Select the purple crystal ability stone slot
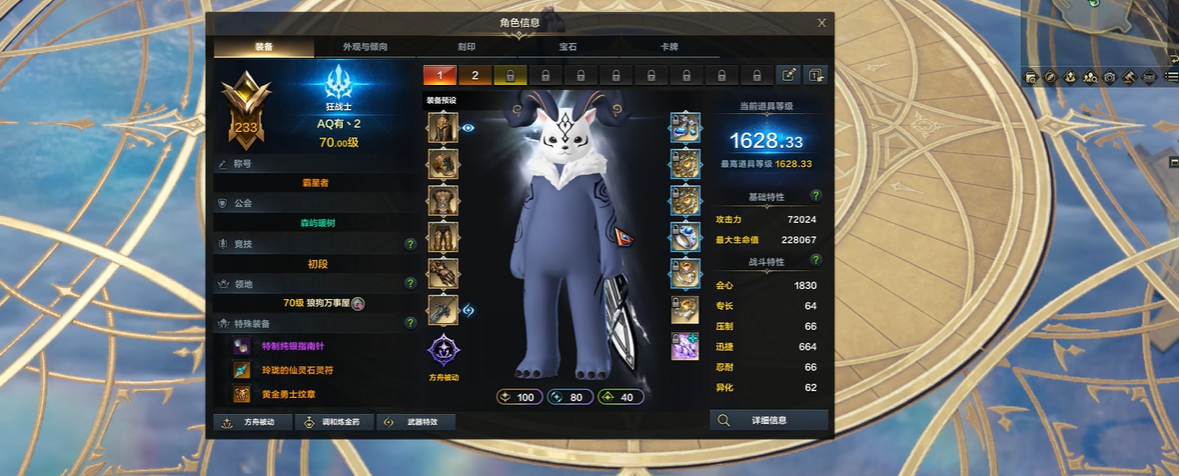This screenshot has width=1179, height=476. pos(685,346)
